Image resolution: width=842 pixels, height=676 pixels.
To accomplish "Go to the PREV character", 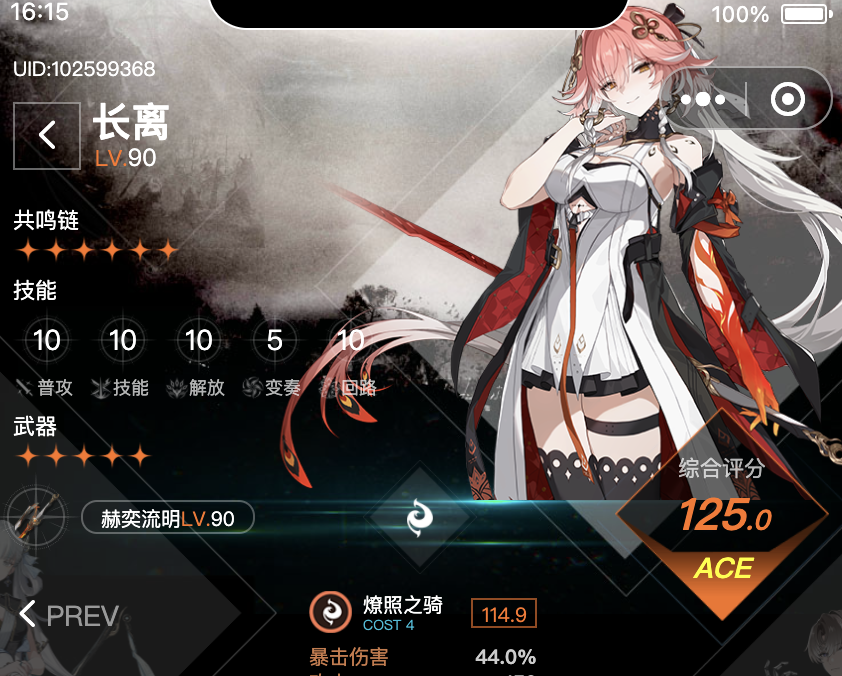I will [x=69, y=615].
